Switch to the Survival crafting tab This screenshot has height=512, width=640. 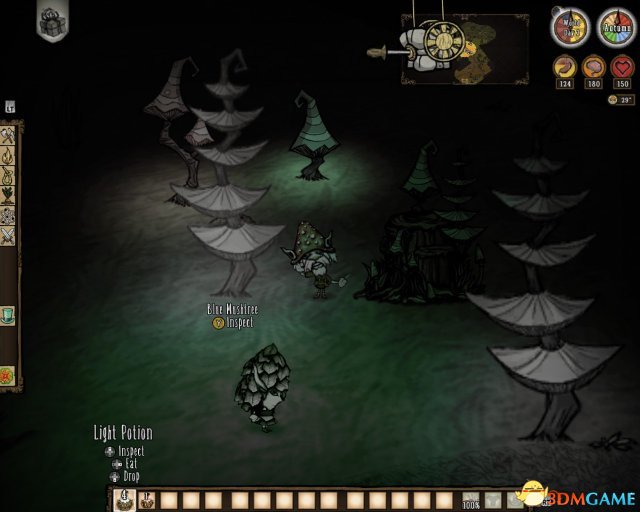[9, 175]
